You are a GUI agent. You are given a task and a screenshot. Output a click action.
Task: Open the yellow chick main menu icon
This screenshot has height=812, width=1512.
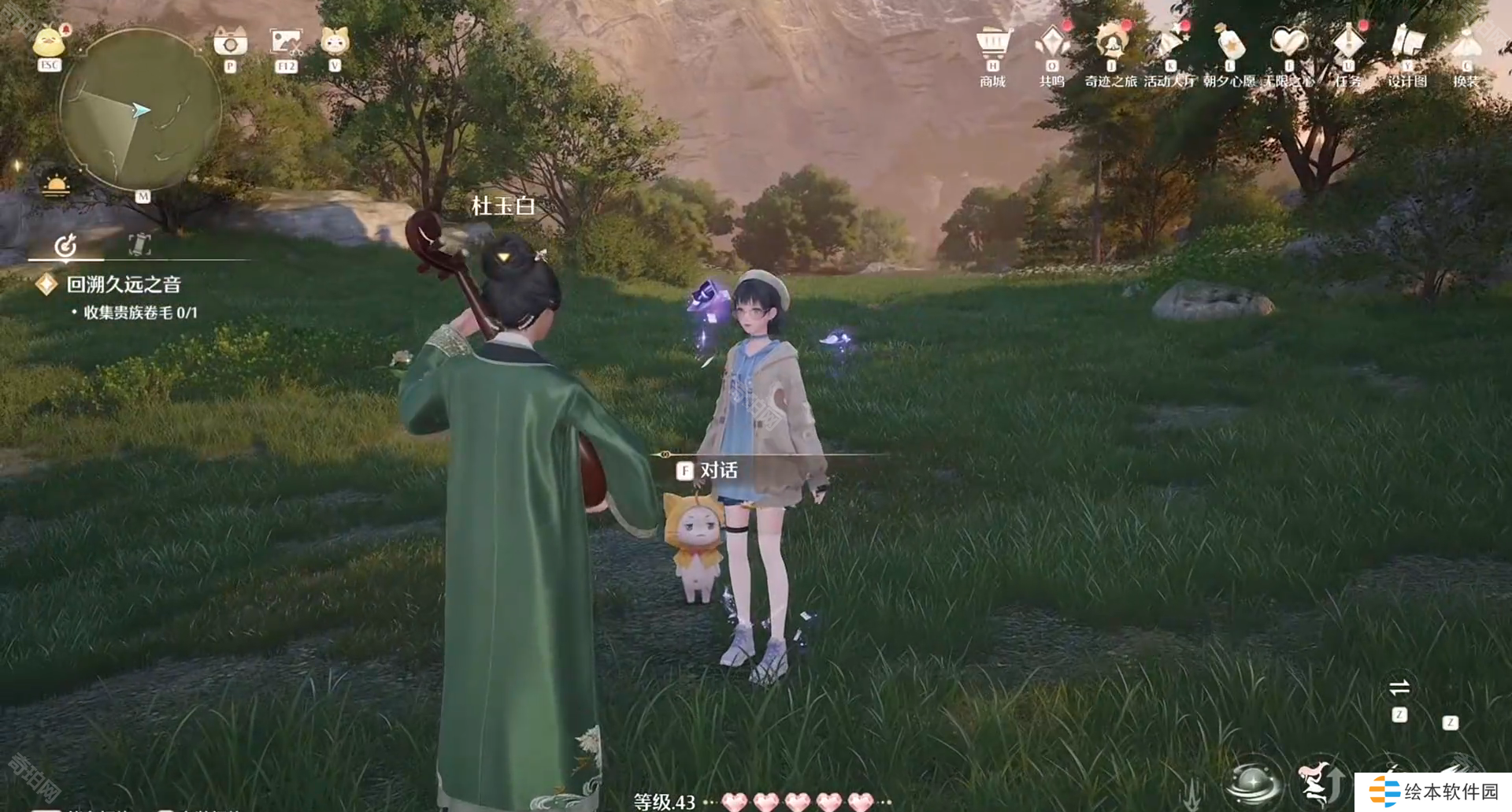click(x=49, y=42)
